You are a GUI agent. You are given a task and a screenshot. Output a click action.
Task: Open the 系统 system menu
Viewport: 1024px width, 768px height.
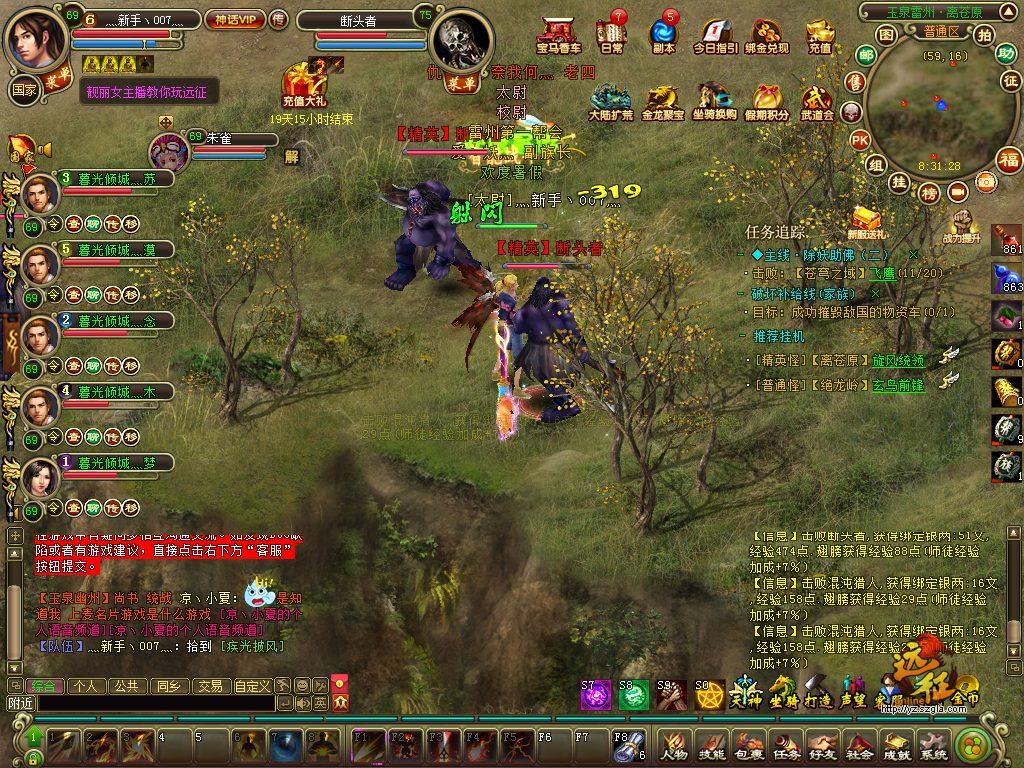tap(933, 743)
